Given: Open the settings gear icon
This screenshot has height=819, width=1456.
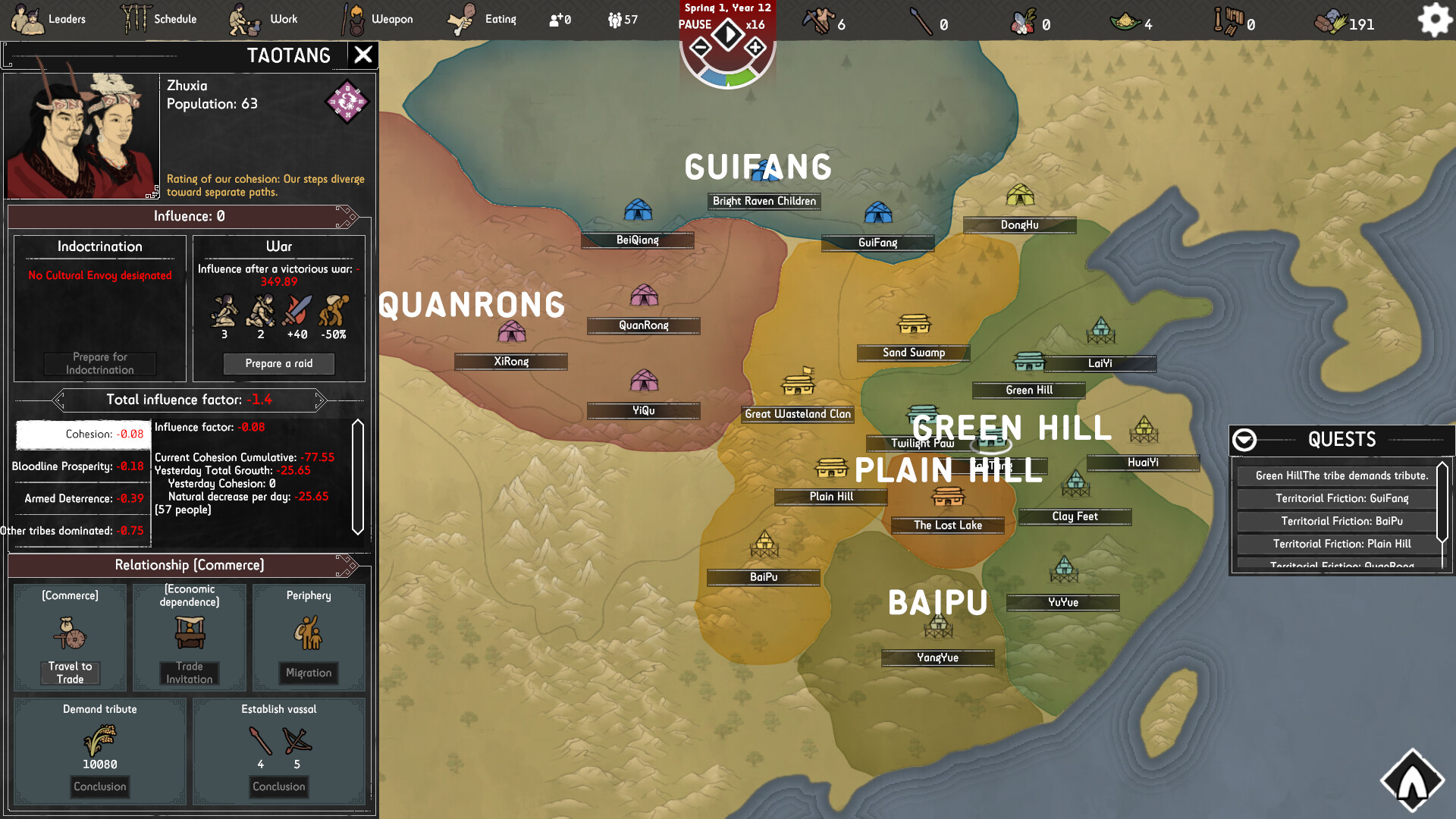Looking at the screenshot, I should 1434,20.
